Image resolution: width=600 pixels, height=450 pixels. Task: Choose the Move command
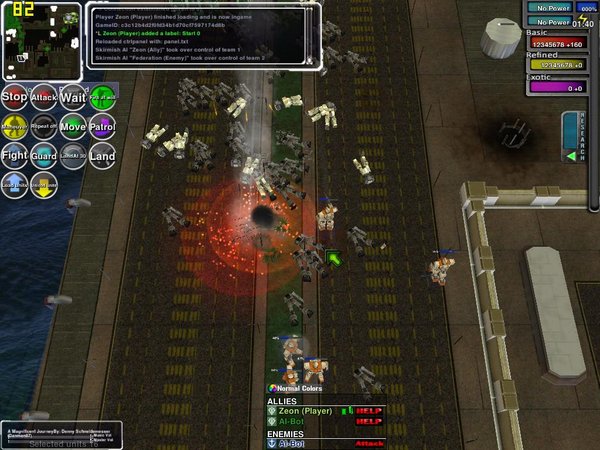click(x=73, y=127)
